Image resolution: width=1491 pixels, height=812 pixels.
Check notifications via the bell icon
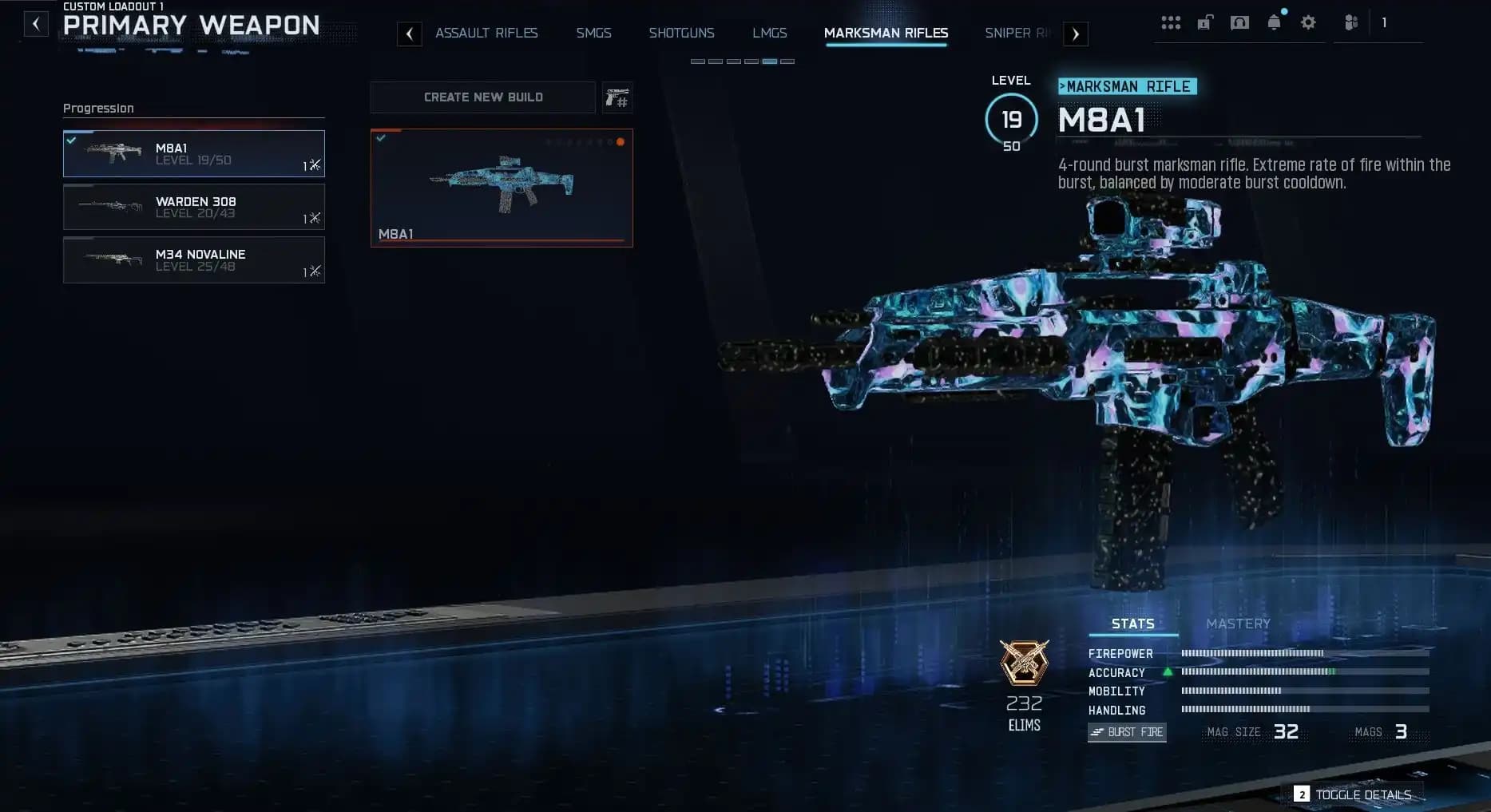[1273, 22]
